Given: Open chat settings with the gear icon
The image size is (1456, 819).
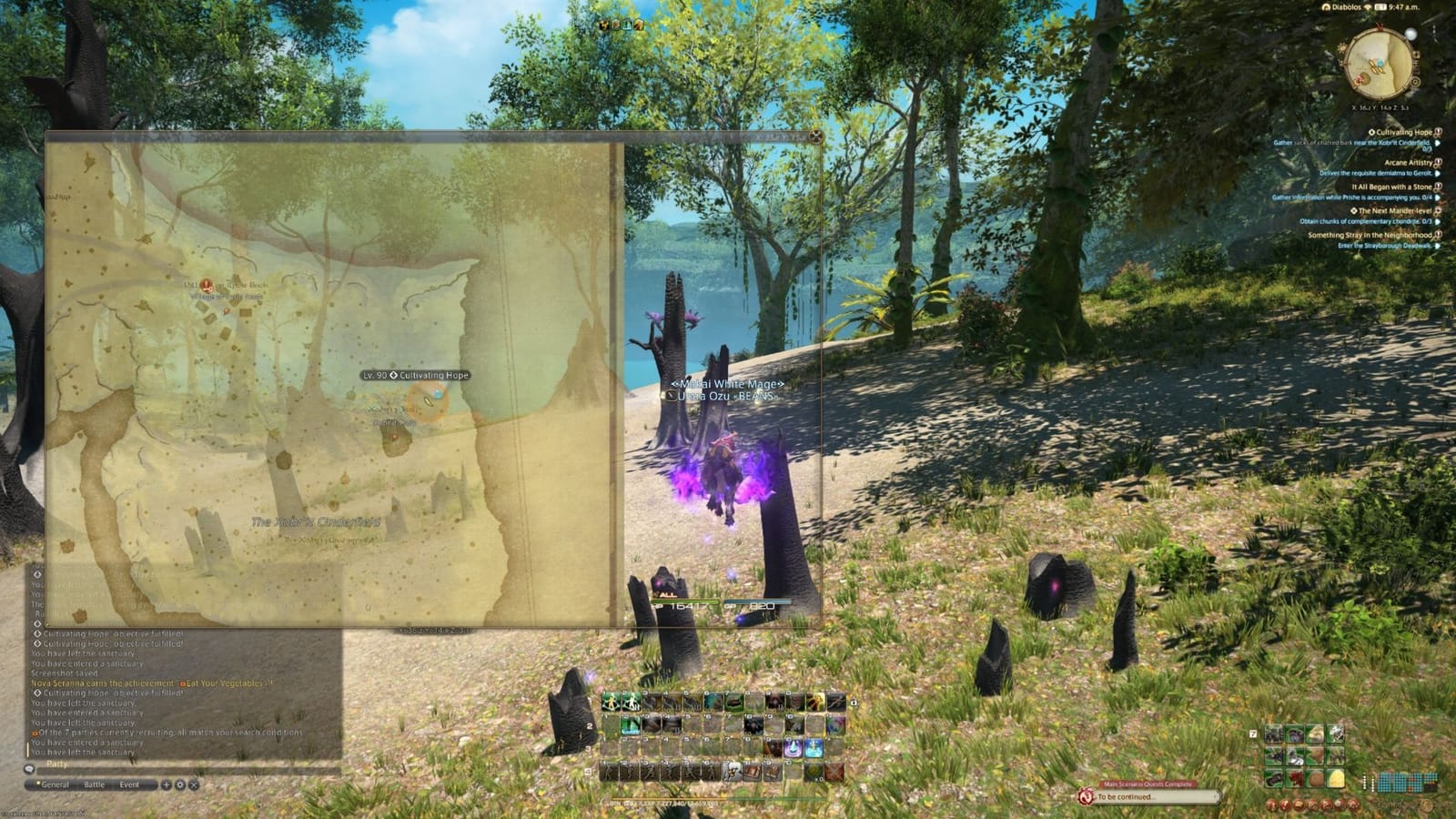Looking at the screenshot, I should 180,784.
